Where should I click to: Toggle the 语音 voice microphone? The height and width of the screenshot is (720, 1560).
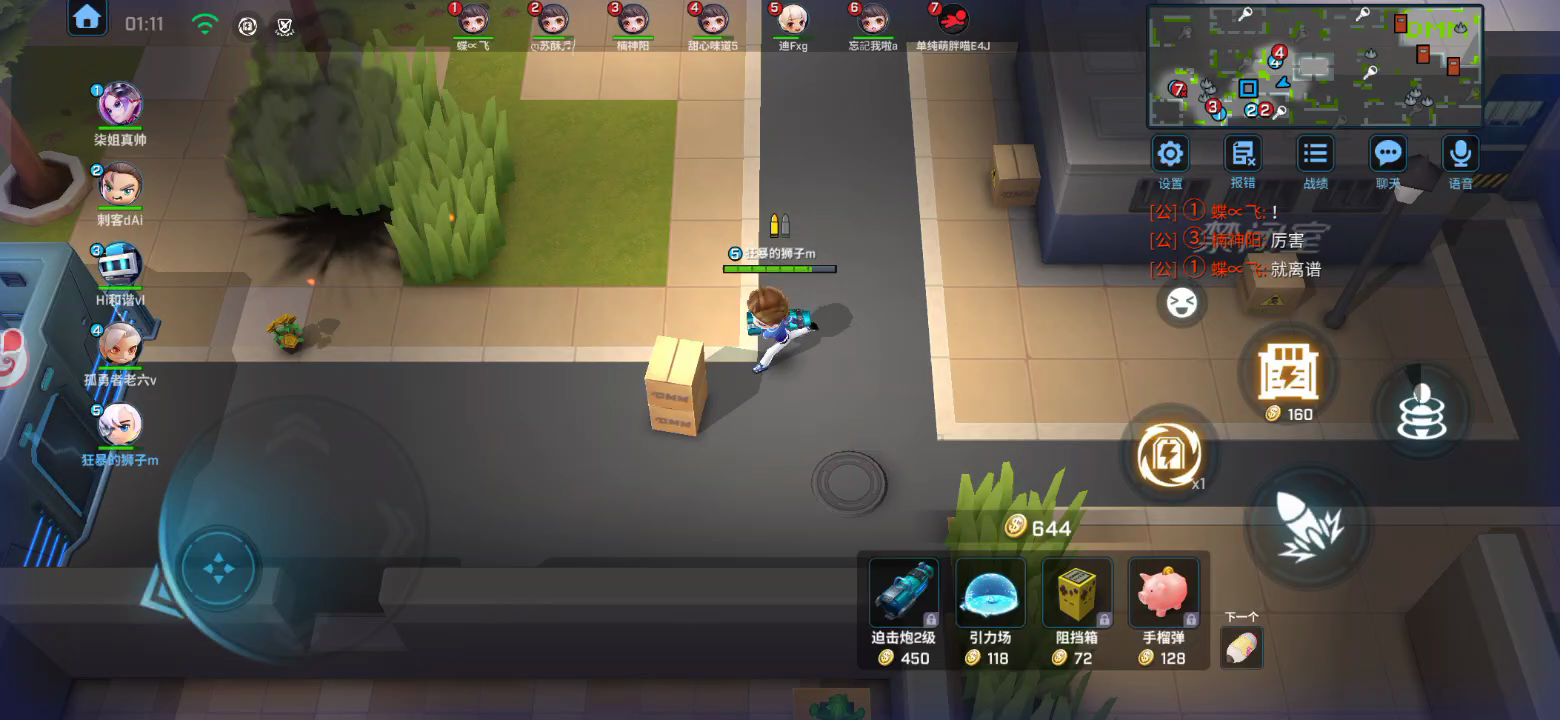[x=1460, y=155]
